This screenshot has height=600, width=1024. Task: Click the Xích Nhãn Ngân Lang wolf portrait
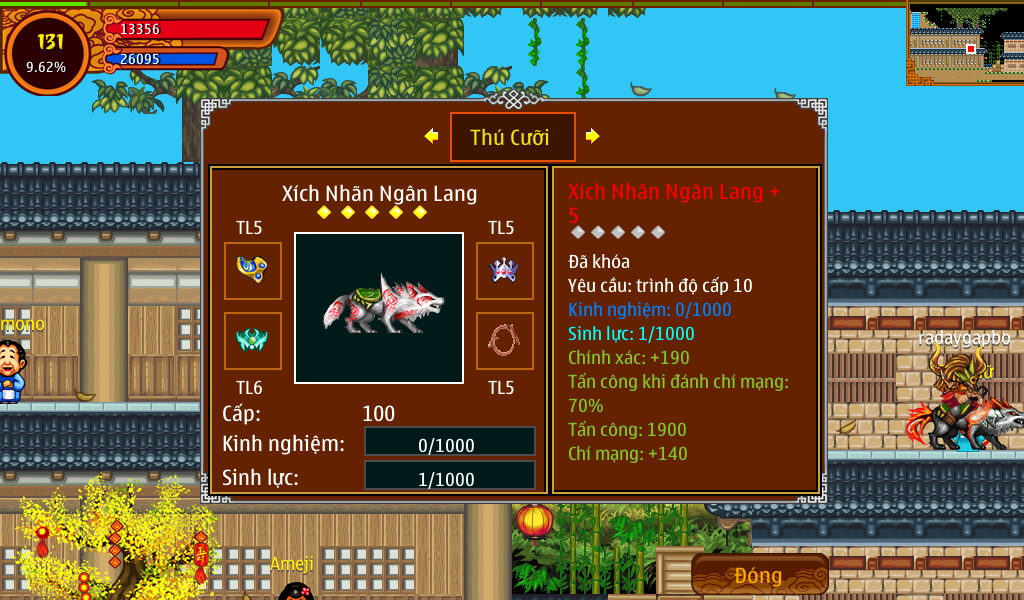pyautogui.click(x=378, y=307)
